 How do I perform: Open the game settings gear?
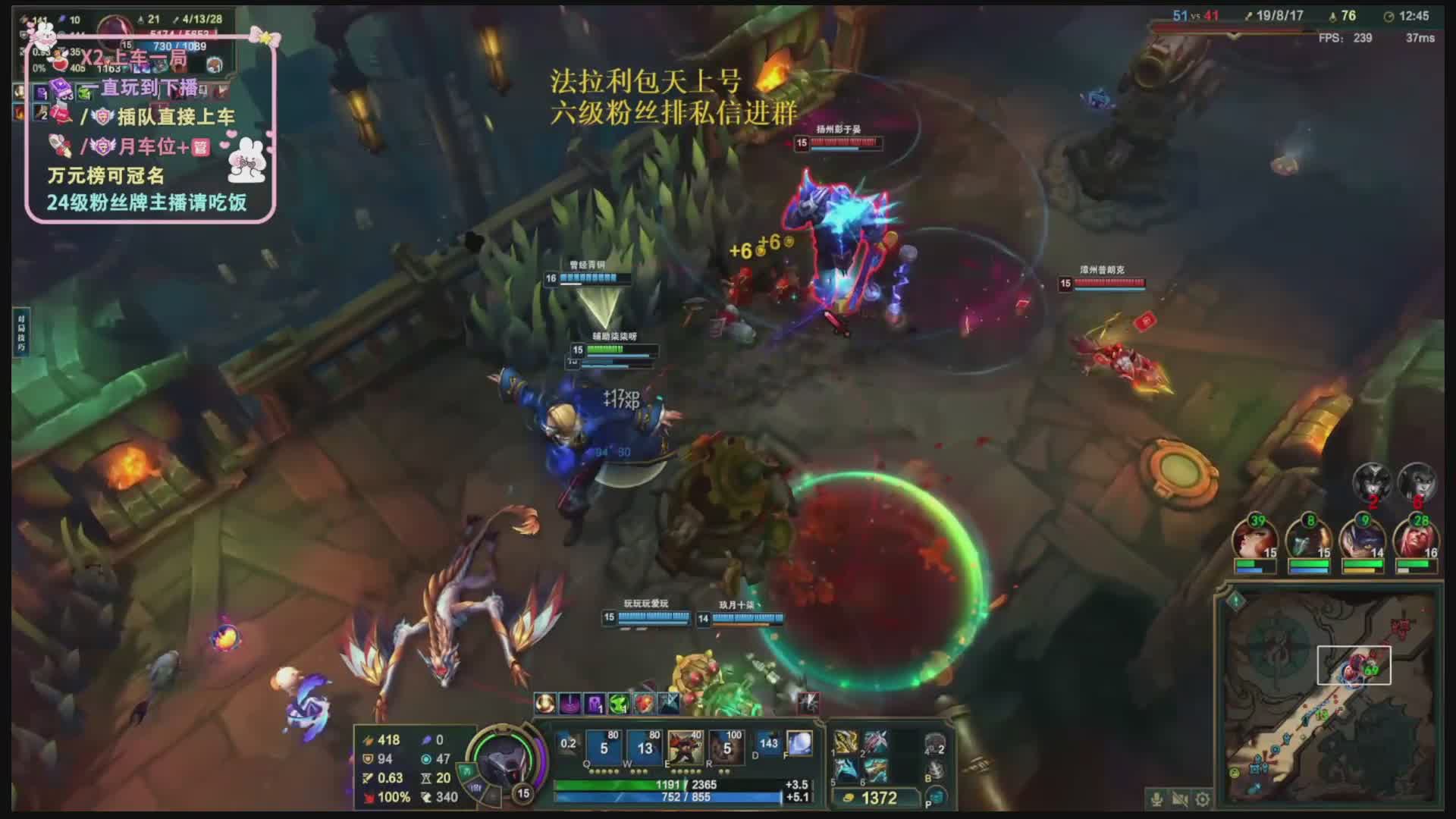(x=1202, y=799)
